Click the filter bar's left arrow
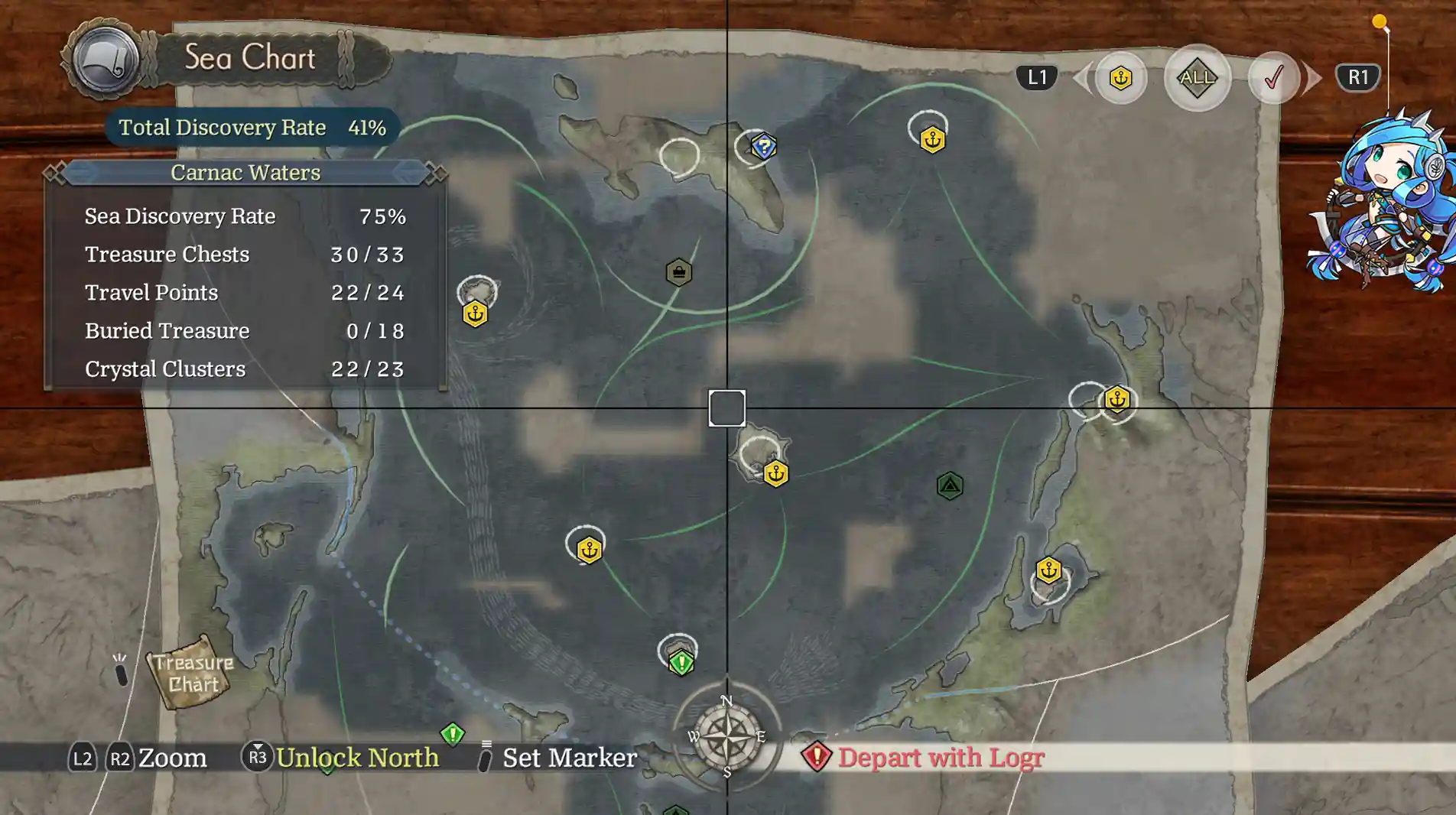Viewport: 1456px width, 815px height. pyautogui.click(x=1081, y=77)
